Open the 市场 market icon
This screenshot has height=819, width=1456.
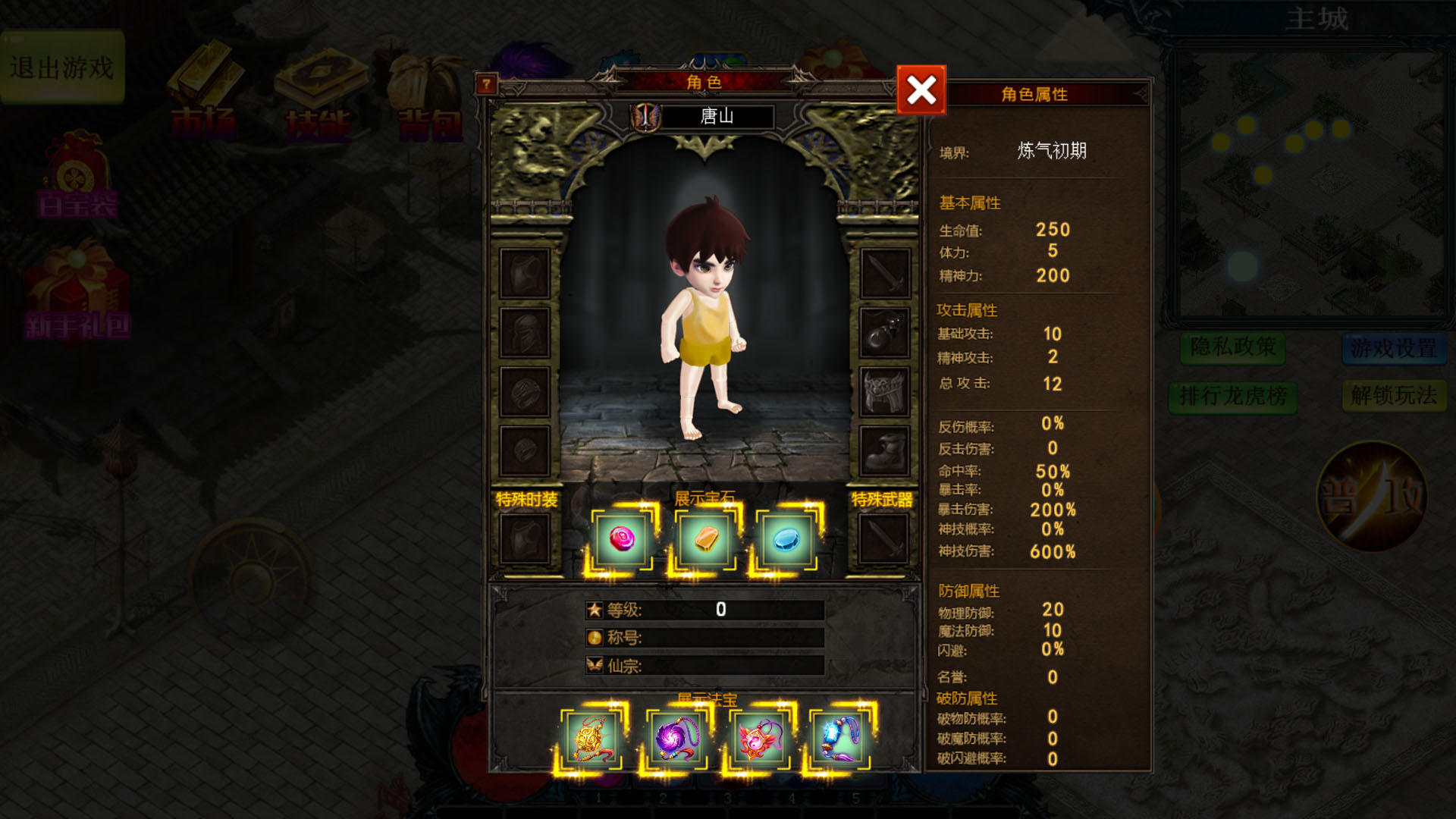(x=203, y=93)
